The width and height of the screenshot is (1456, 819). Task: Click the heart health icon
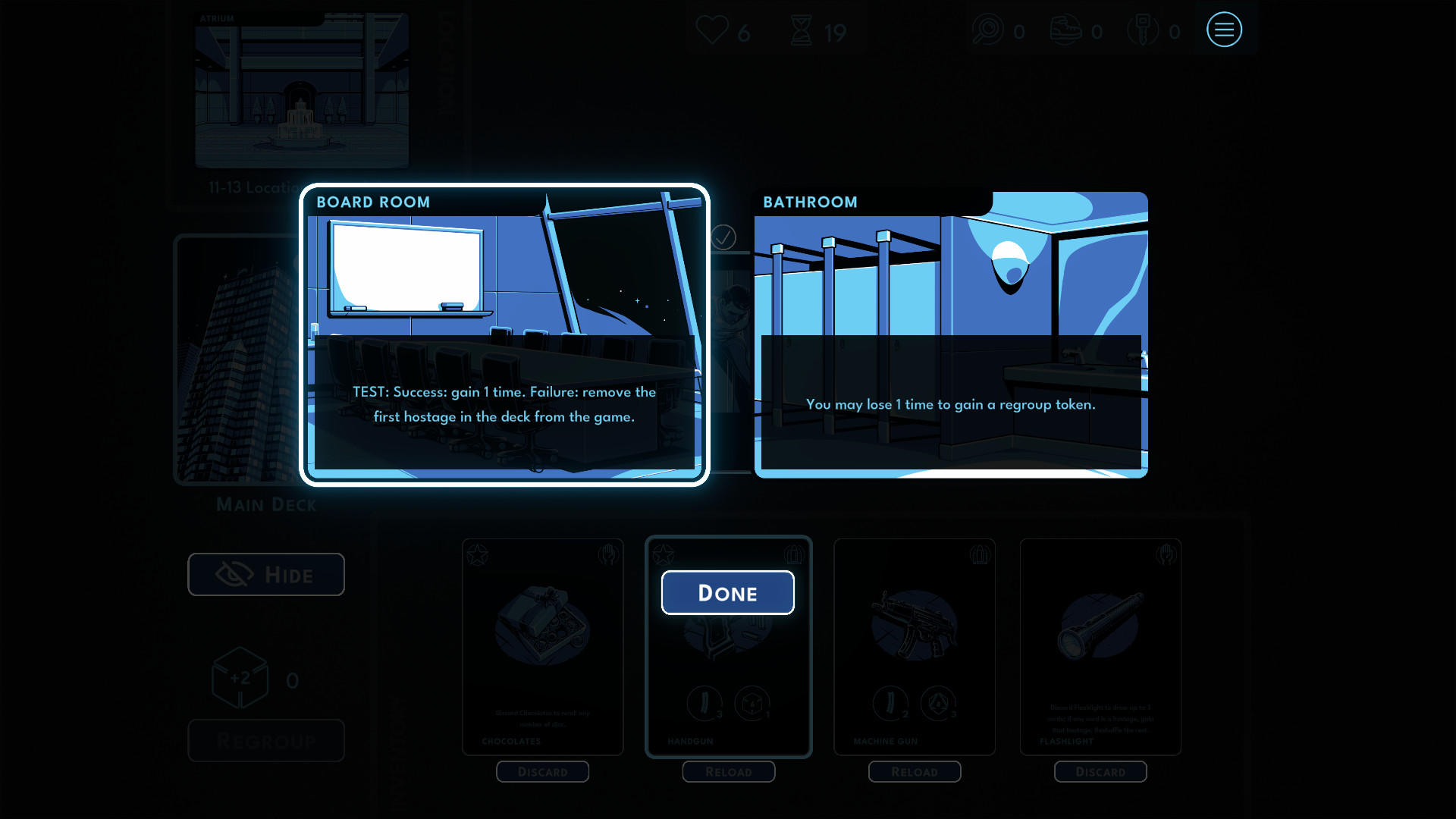(711, 30)
